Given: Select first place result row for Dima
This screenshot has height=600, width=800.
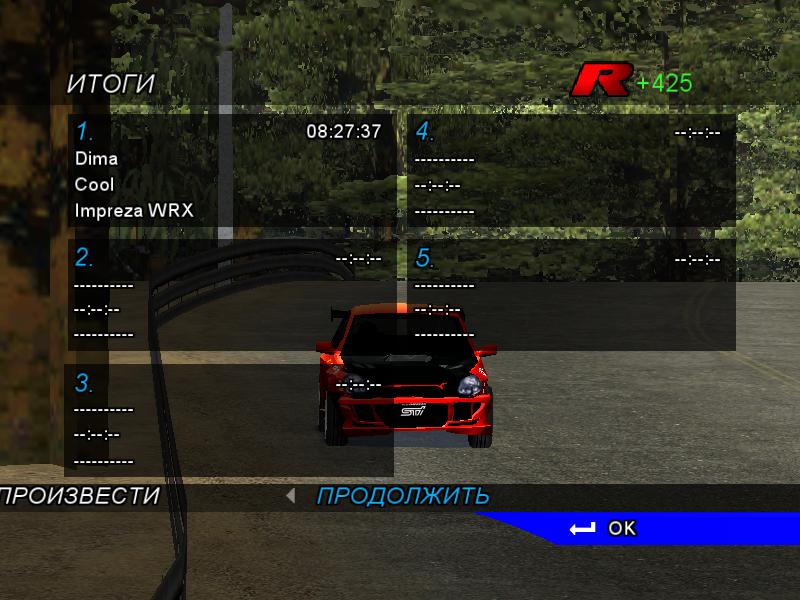Looking at the screenshot, I should click(230, 172).
